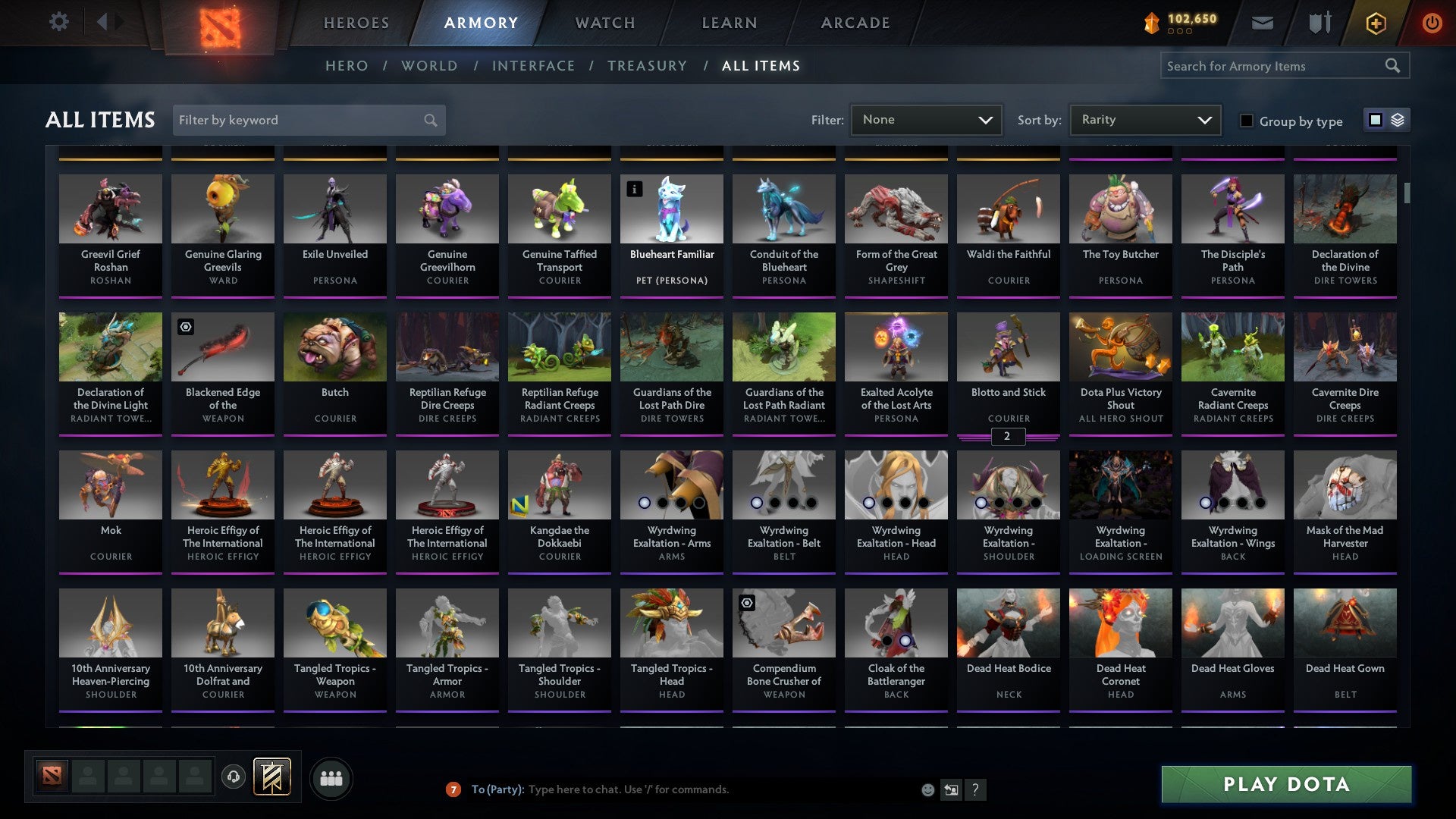Open the TREASURY section
The height and width of the screenshot is (819, 1456).
coord(648,66)
